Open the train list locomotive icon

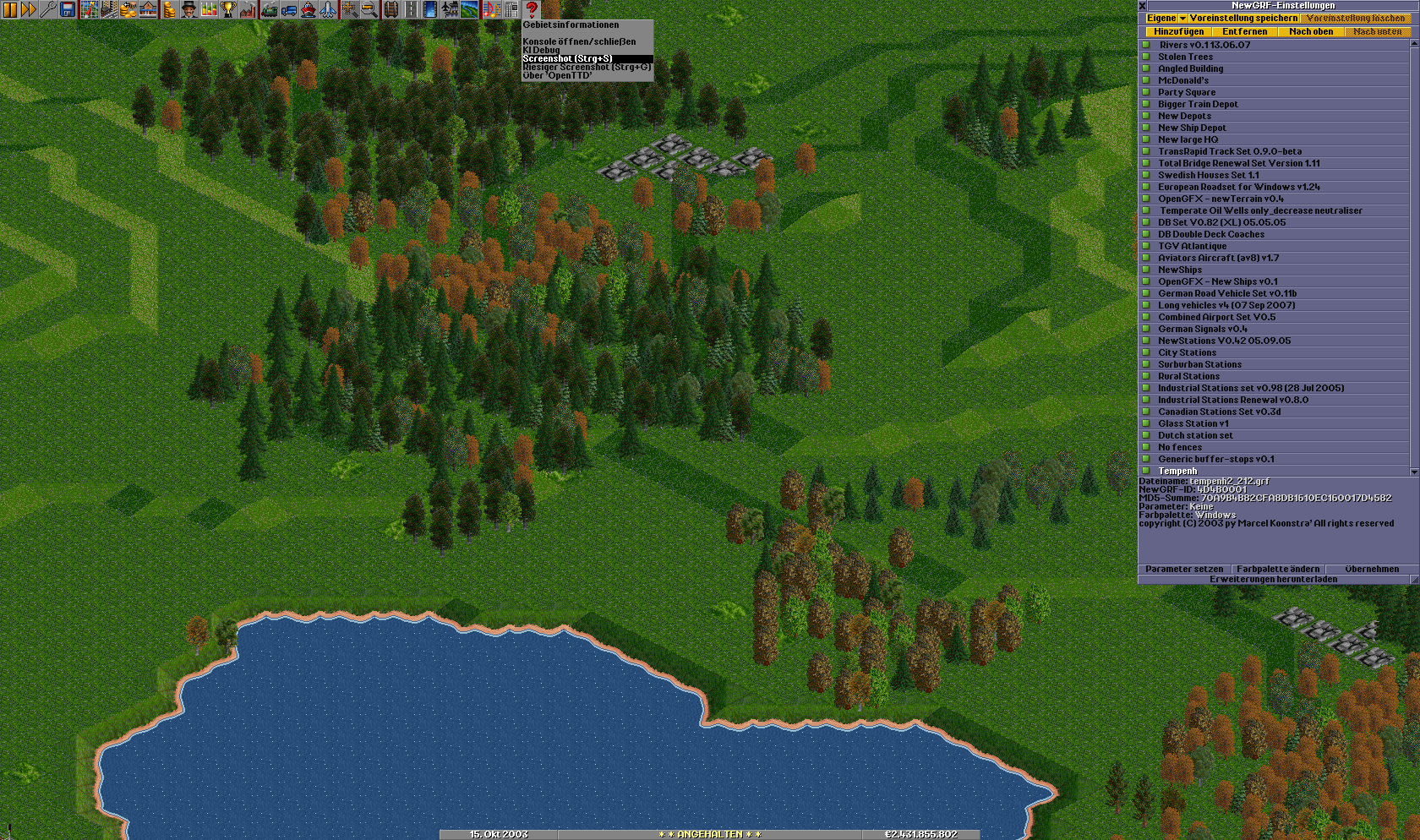pyautogui.click(x=269, y=9)
